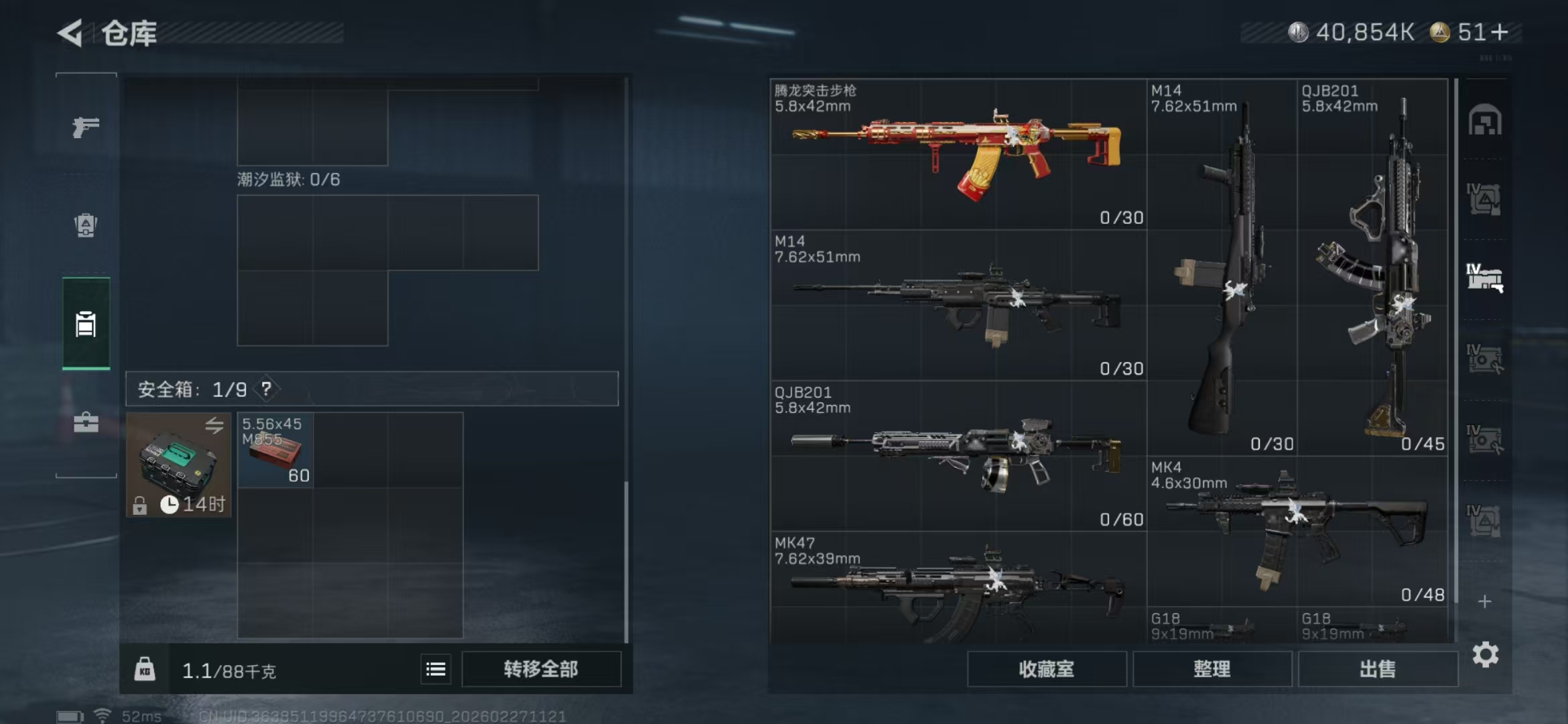Image resolution: width=1568 pixels, height=724 pixels.
Task: Go back from the 仓库 screen
Action: click(x=70, y=33)
